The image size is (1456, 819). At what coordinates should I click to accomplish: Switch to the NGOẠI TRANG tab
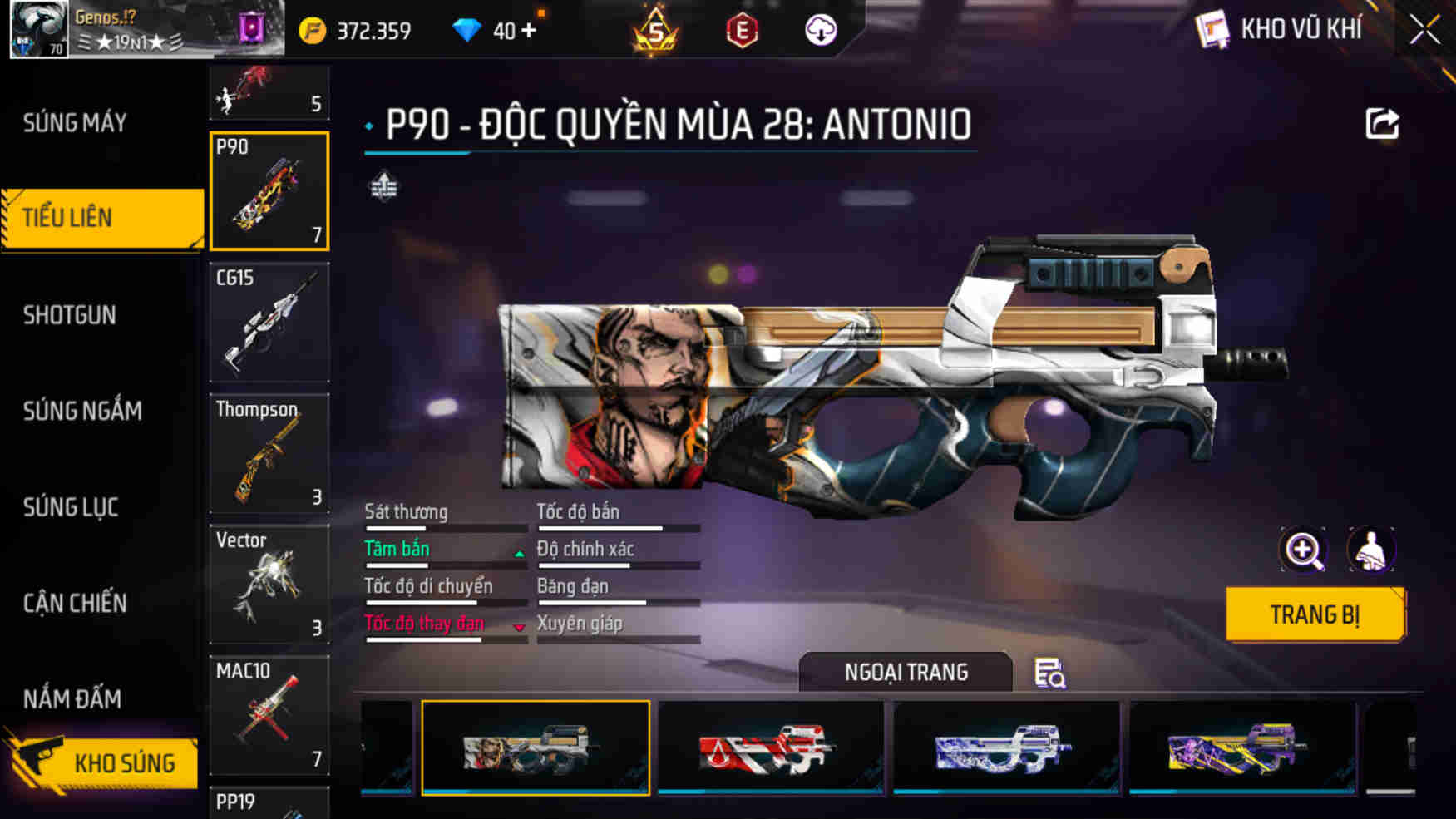[906, 672]
